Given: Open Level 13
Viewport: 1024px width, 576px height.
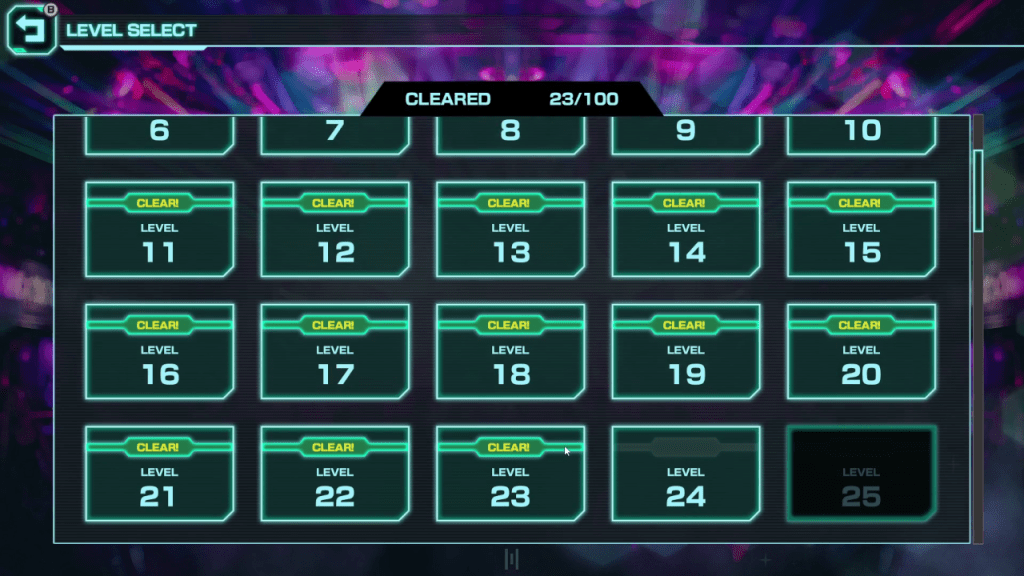Looking at the screenshot, I should pos(510,230).
